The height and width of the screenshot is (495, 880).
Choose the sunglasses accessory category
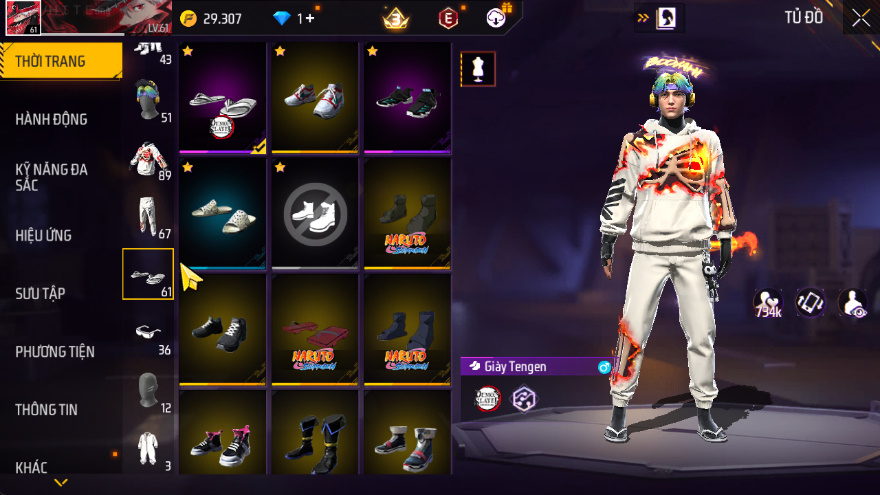148,332
